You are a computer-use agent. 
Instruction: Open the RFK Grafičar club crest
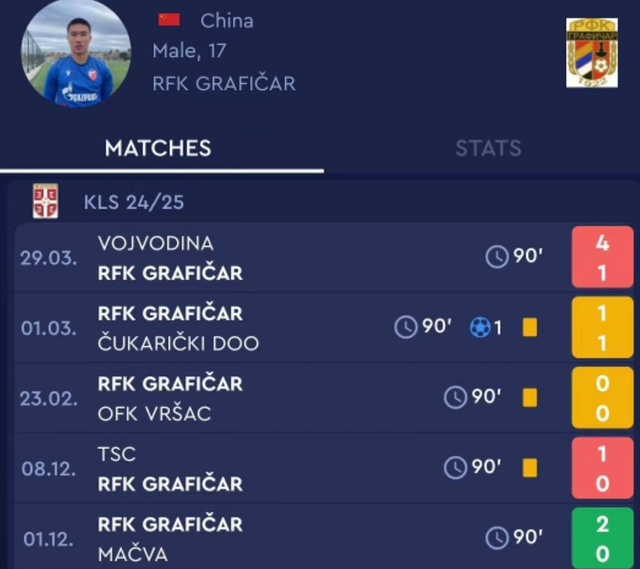coord(592,52)
